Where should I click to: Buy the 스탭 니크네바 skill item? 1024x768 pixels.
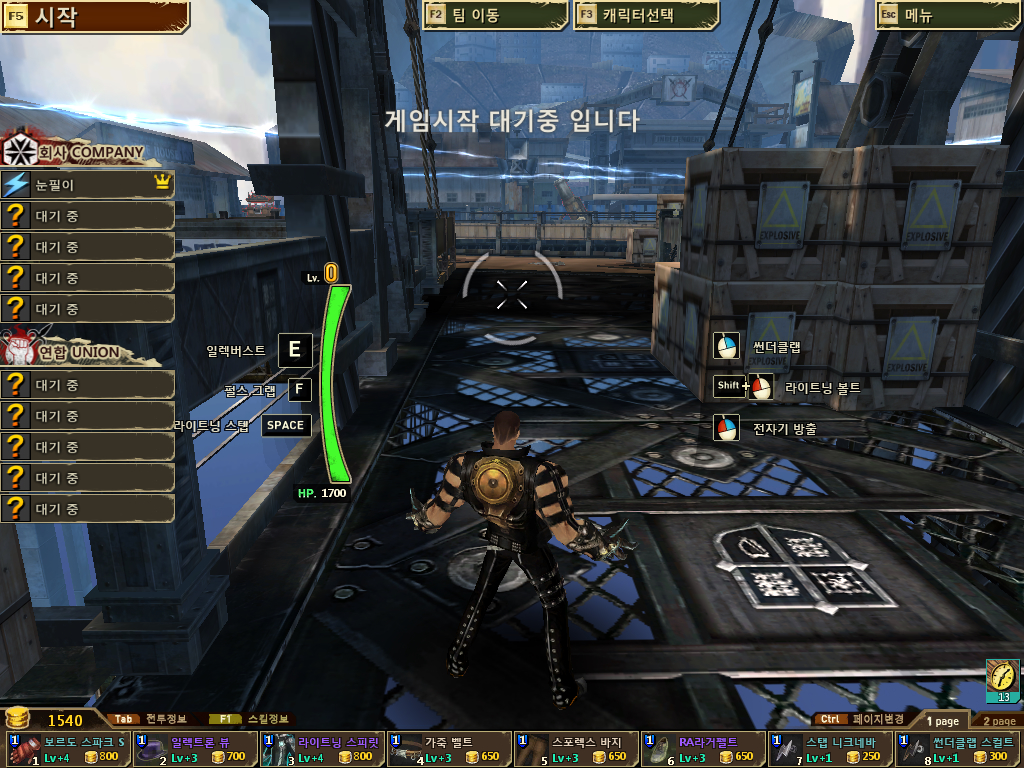coord(830,749)
